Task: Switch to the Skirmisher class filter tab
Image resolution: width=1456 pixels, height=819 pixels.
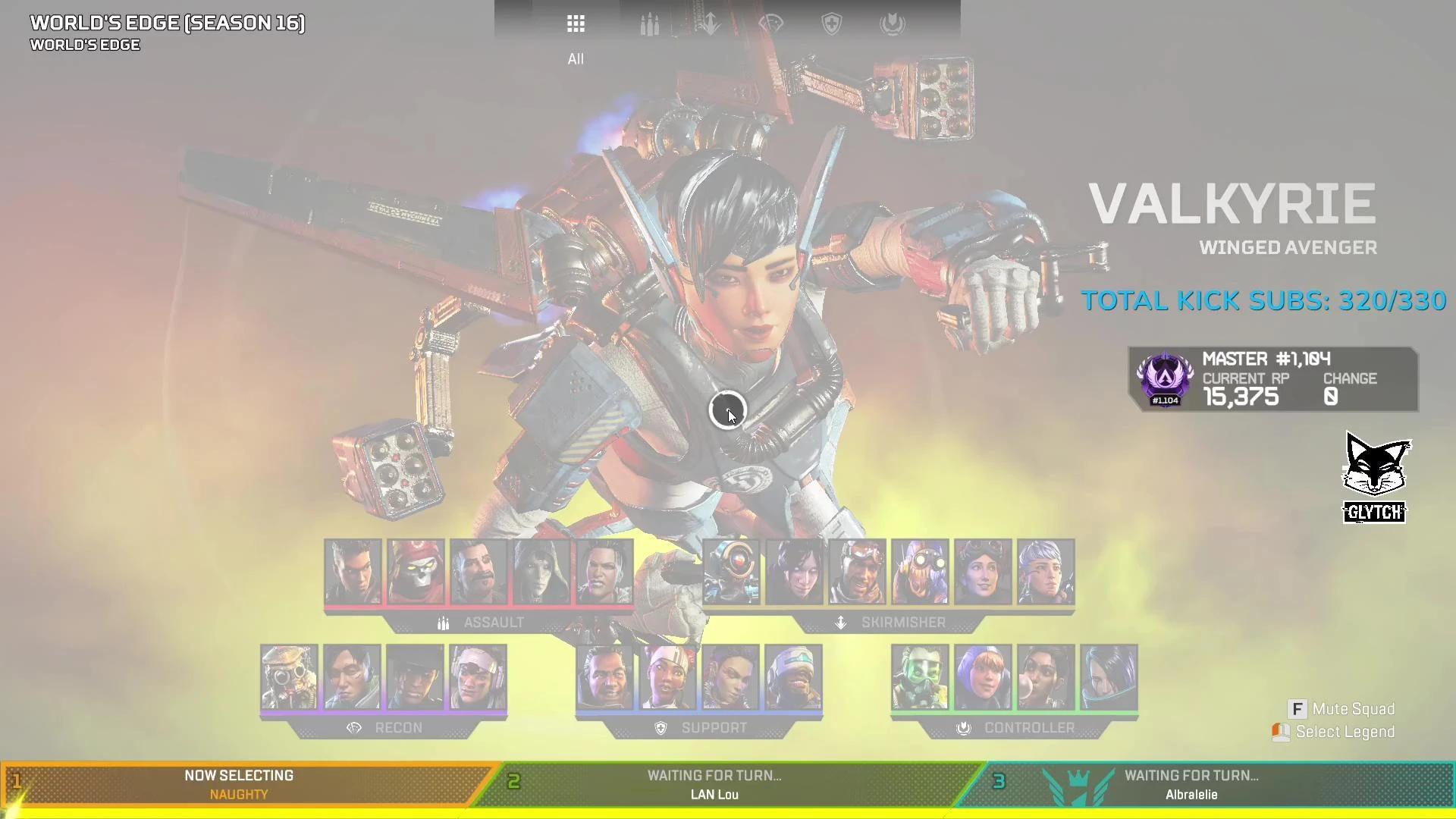Action: [710, 24]
